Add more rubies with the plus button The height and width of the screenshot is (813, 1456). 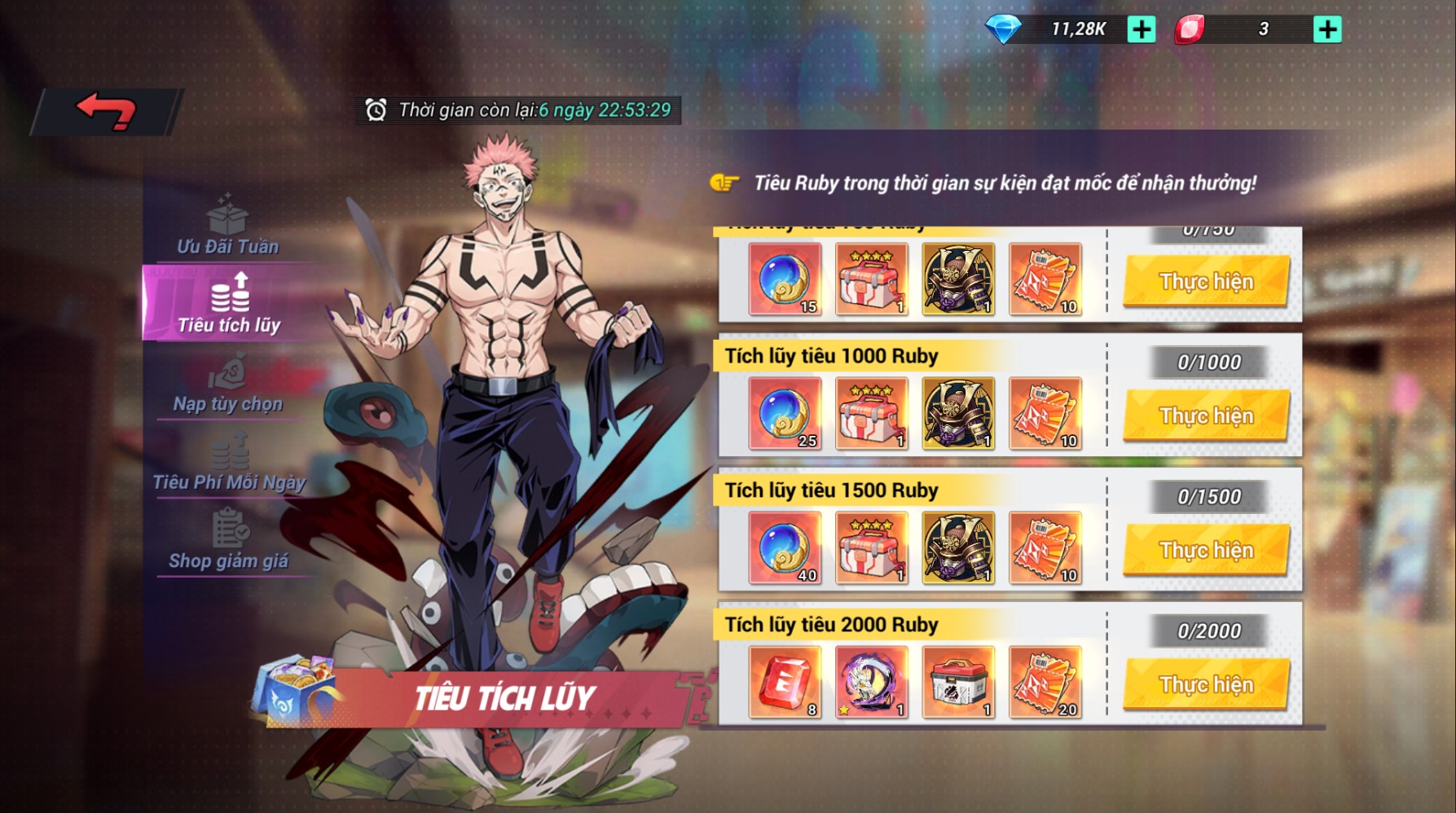coord(1327,30)
